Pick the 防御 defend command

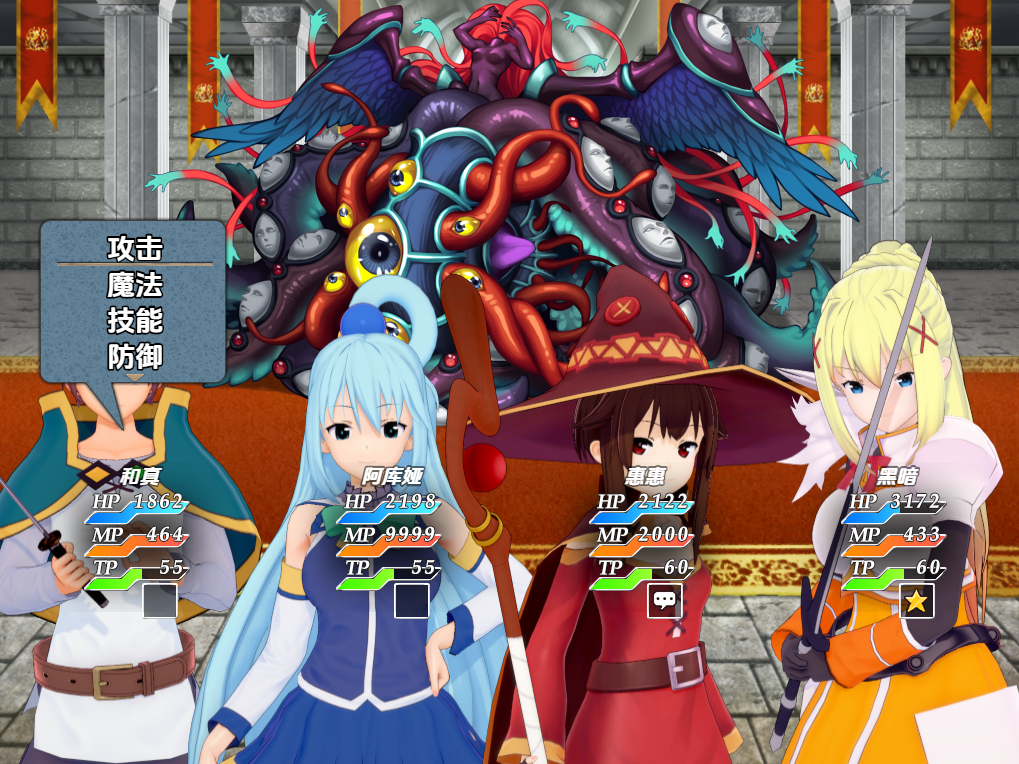[135, 356]
